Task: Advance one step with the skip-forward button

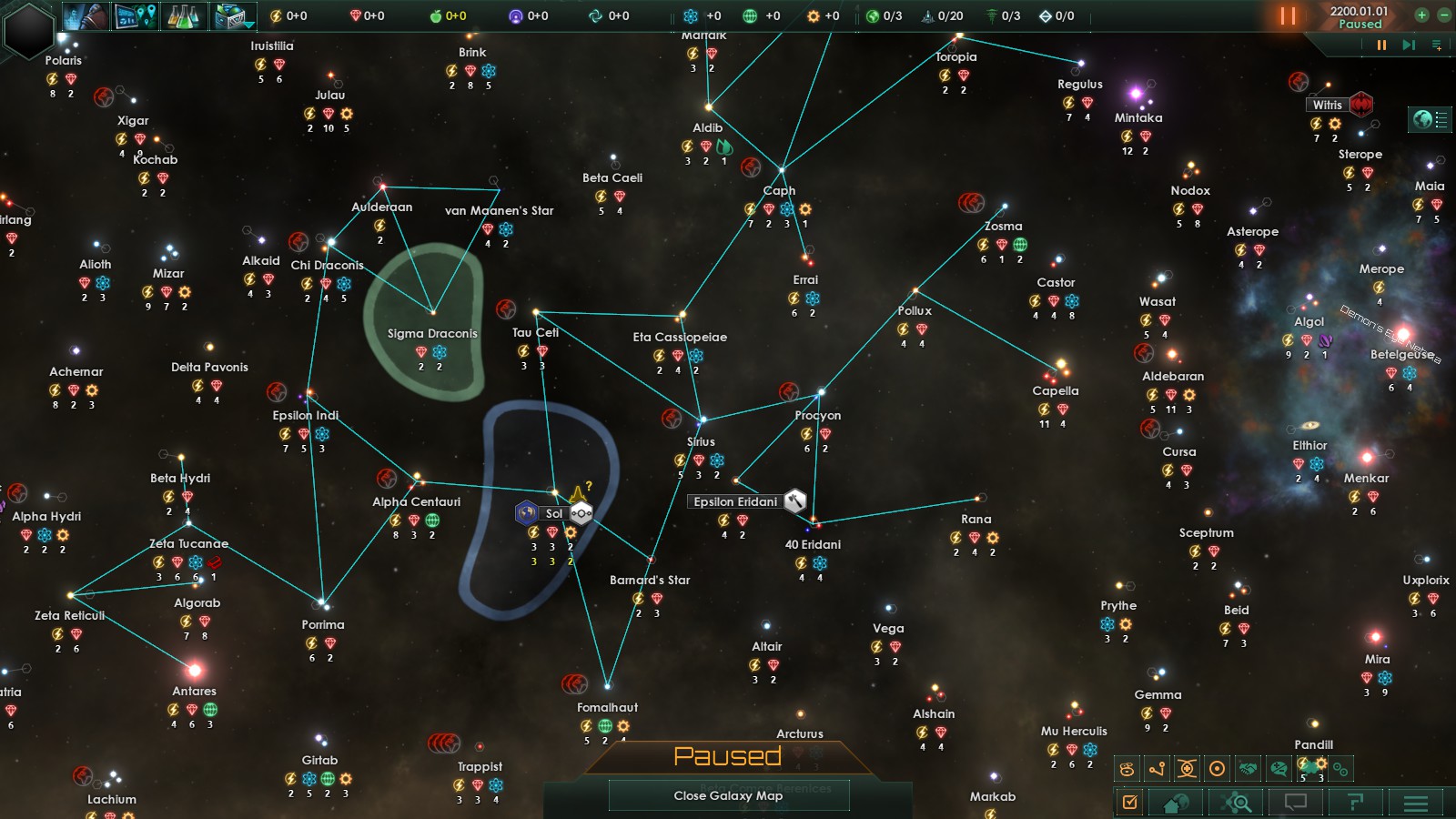Action: tap(1409, 45)
